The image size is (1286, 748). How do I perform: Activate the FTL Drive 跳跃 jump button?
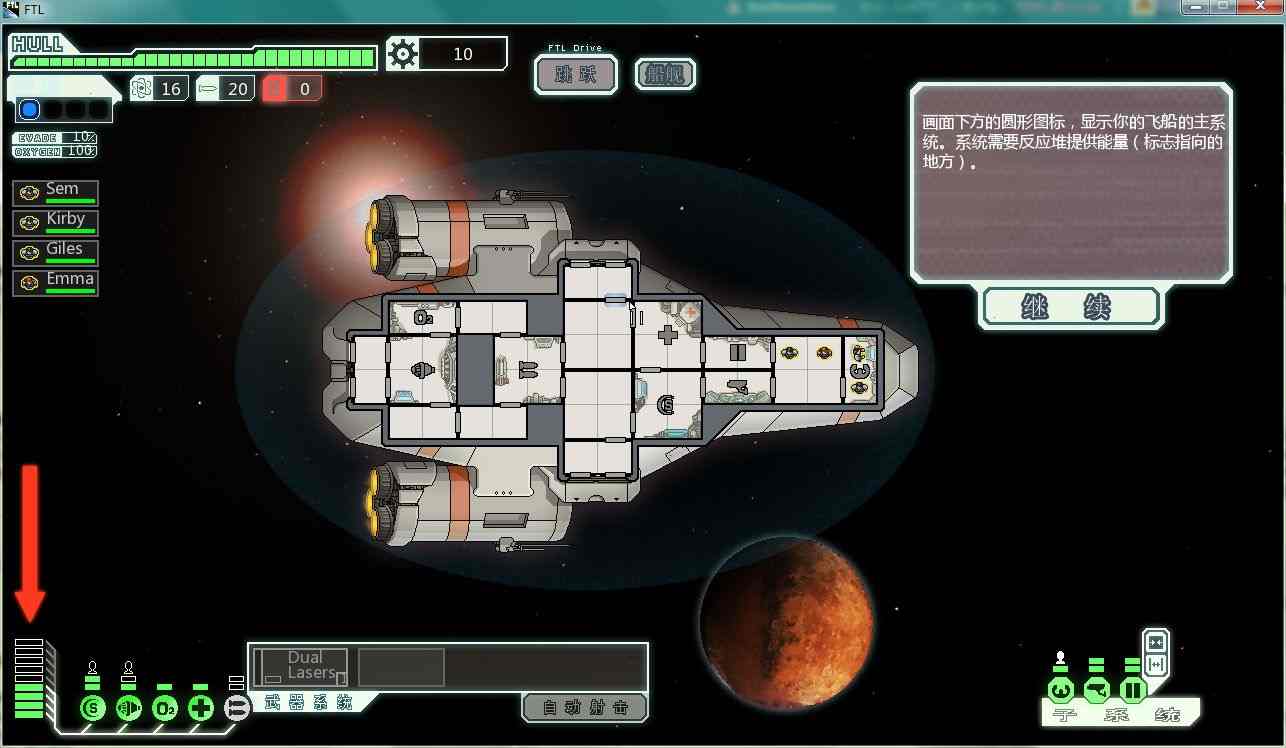[x=575, y=75]
